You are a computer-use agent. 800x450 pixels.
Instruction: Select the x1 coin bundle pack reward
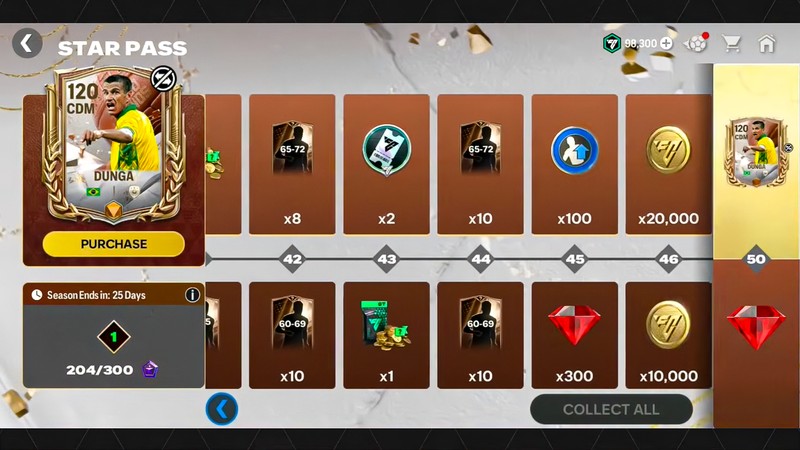click(x=386, y=335)
